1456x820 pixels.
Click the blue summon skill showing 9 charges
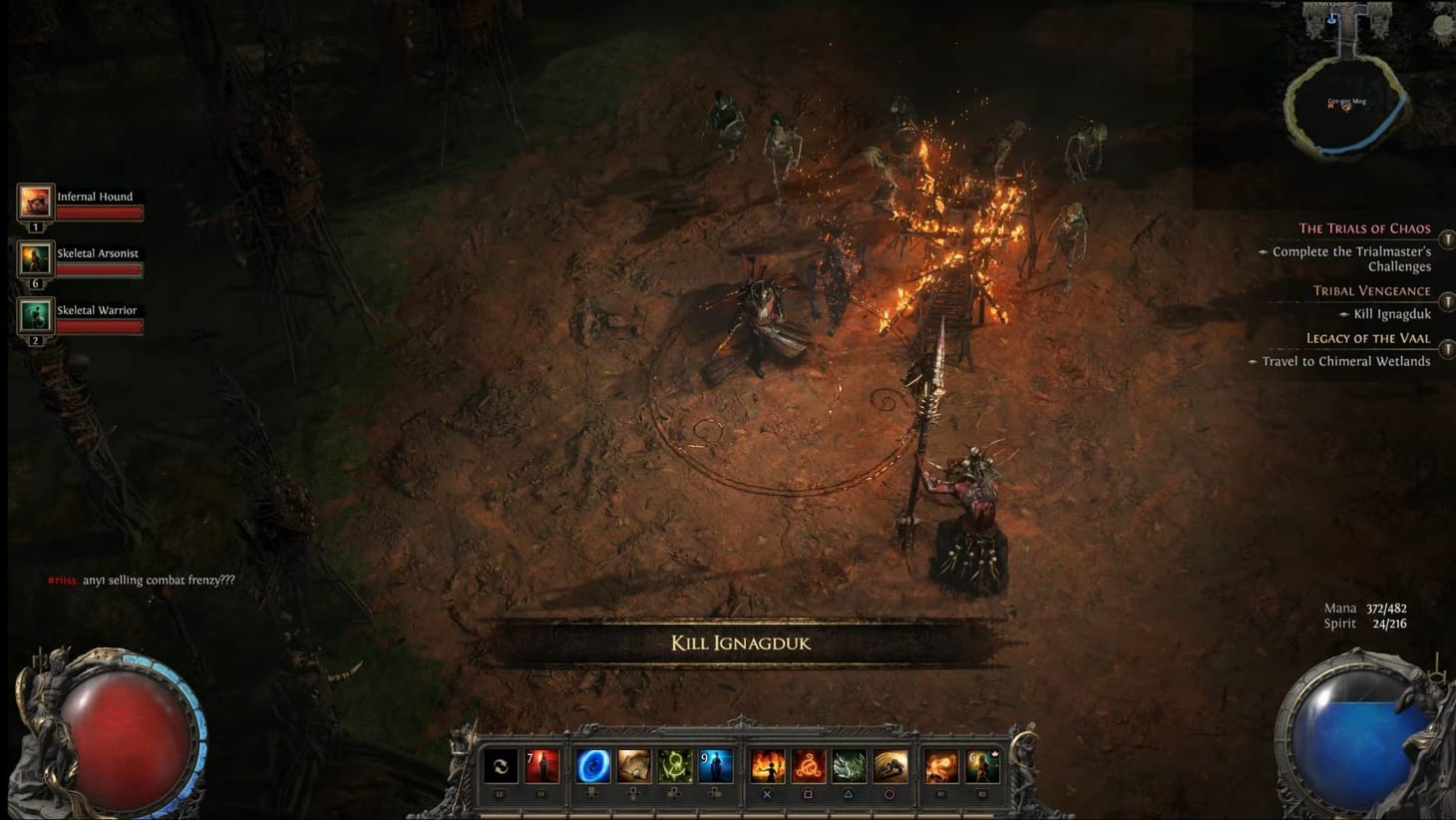pyautogui.click(x=715, y=766)
